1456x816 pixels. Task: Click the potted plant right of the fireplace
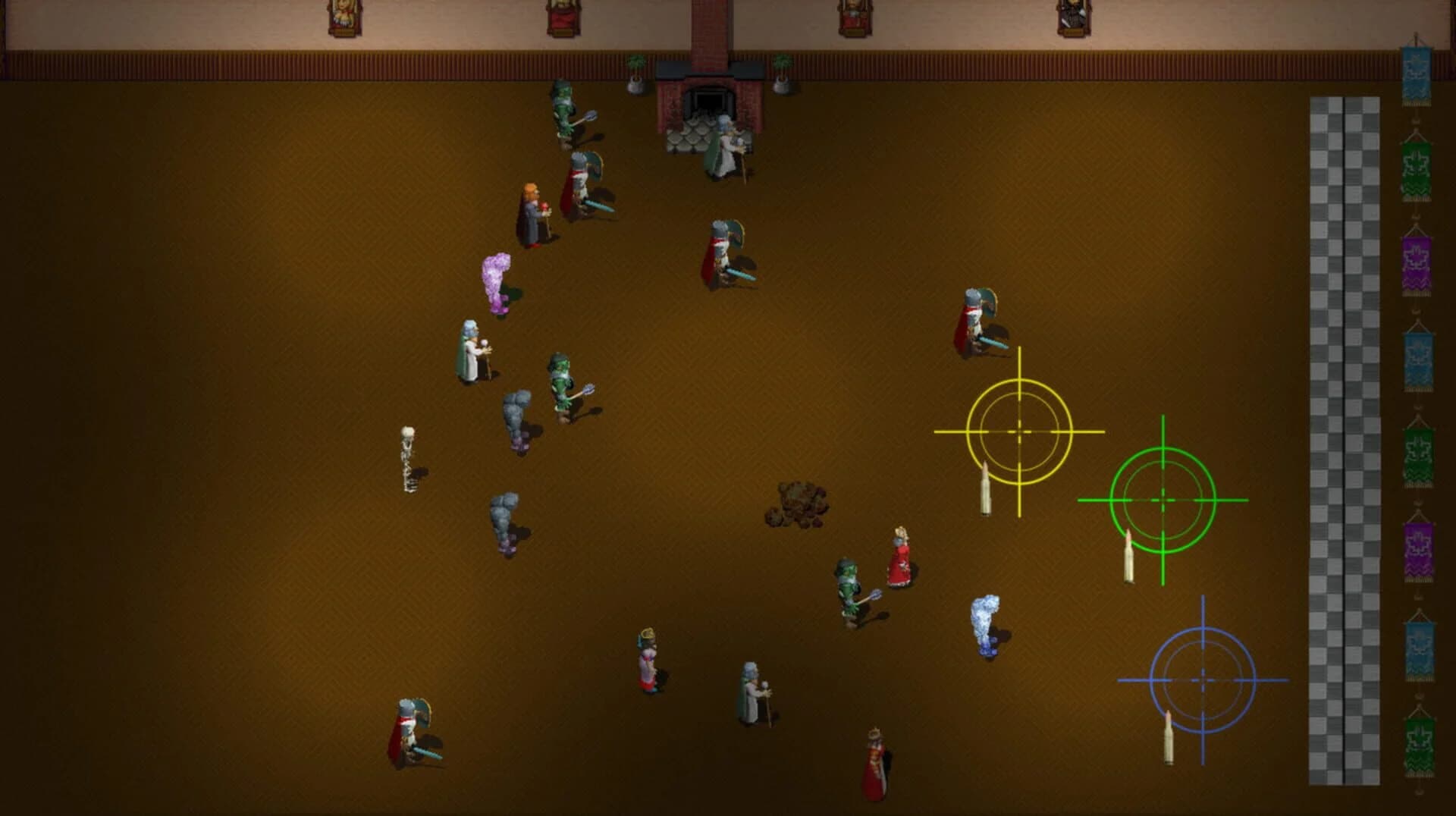coord(781,72)
